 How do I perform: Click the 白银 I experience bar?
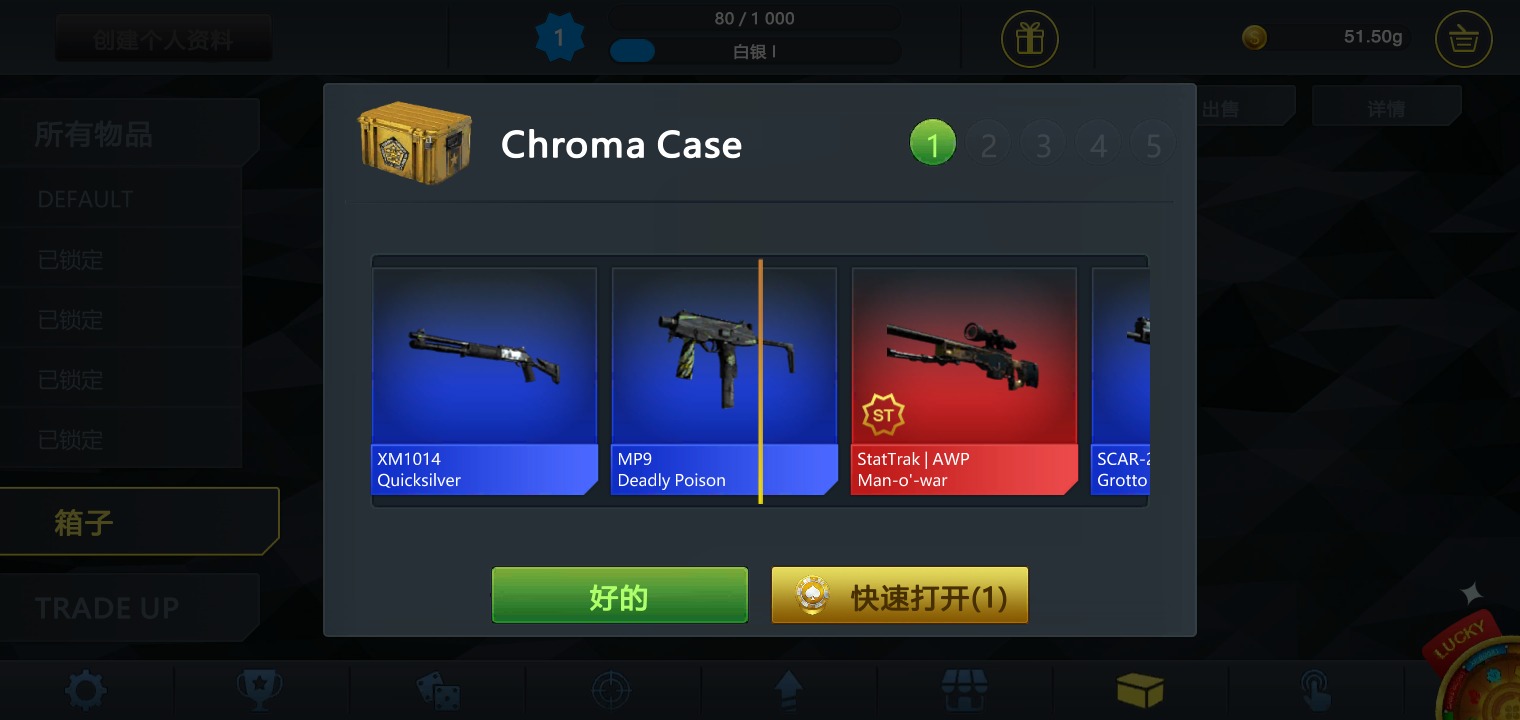[754, 51]
